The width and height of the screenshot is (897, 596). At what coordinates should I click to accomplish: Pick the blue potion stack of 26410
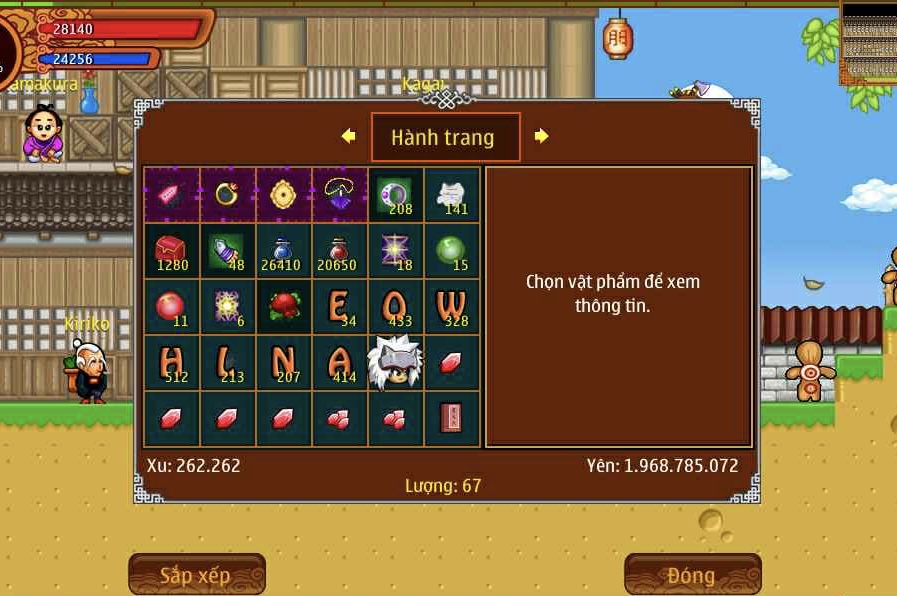click(x=284, y=250)
